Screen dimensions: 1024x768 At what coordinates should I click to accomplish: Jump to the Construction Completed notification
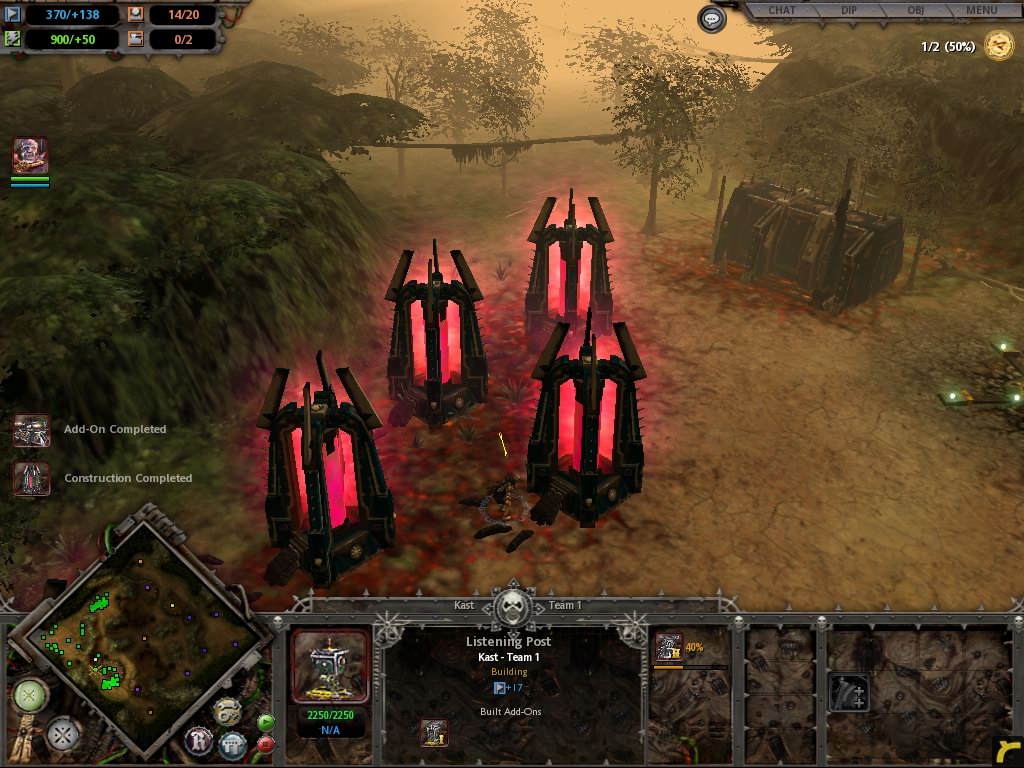(31, 478)
